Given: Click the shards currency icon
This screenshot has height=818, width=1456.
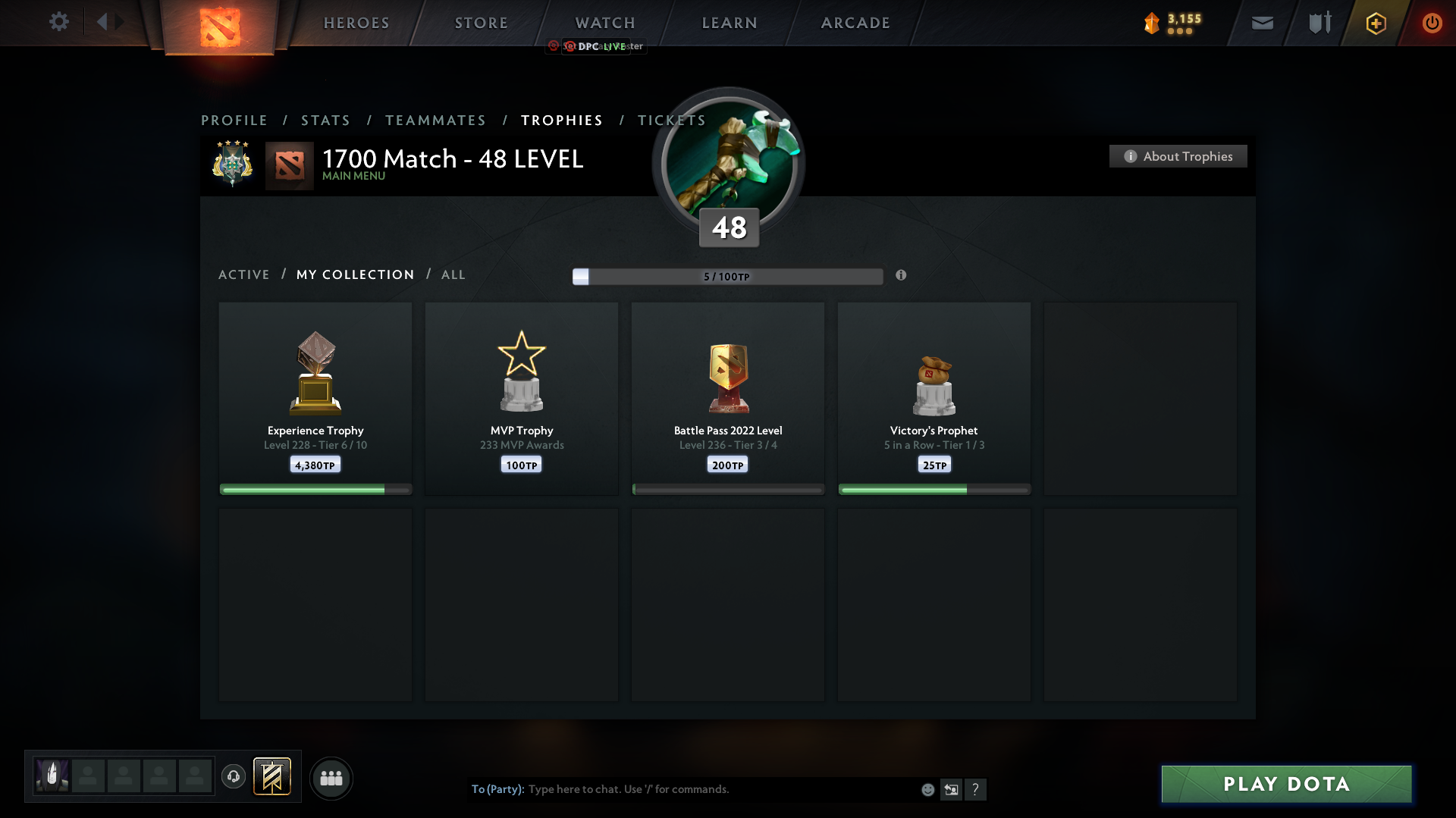Looking at the screenshot, I should pyautogui.click(x=1153, y=23).
